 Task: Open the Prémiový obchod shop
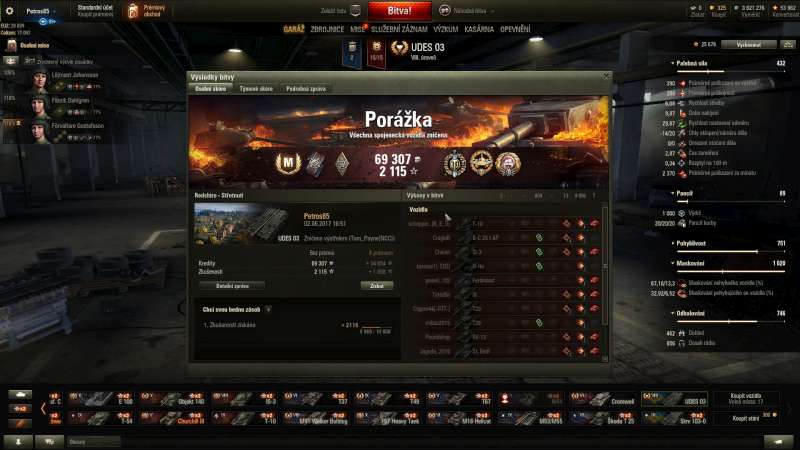pyautogui.click(x=154, y=12)
